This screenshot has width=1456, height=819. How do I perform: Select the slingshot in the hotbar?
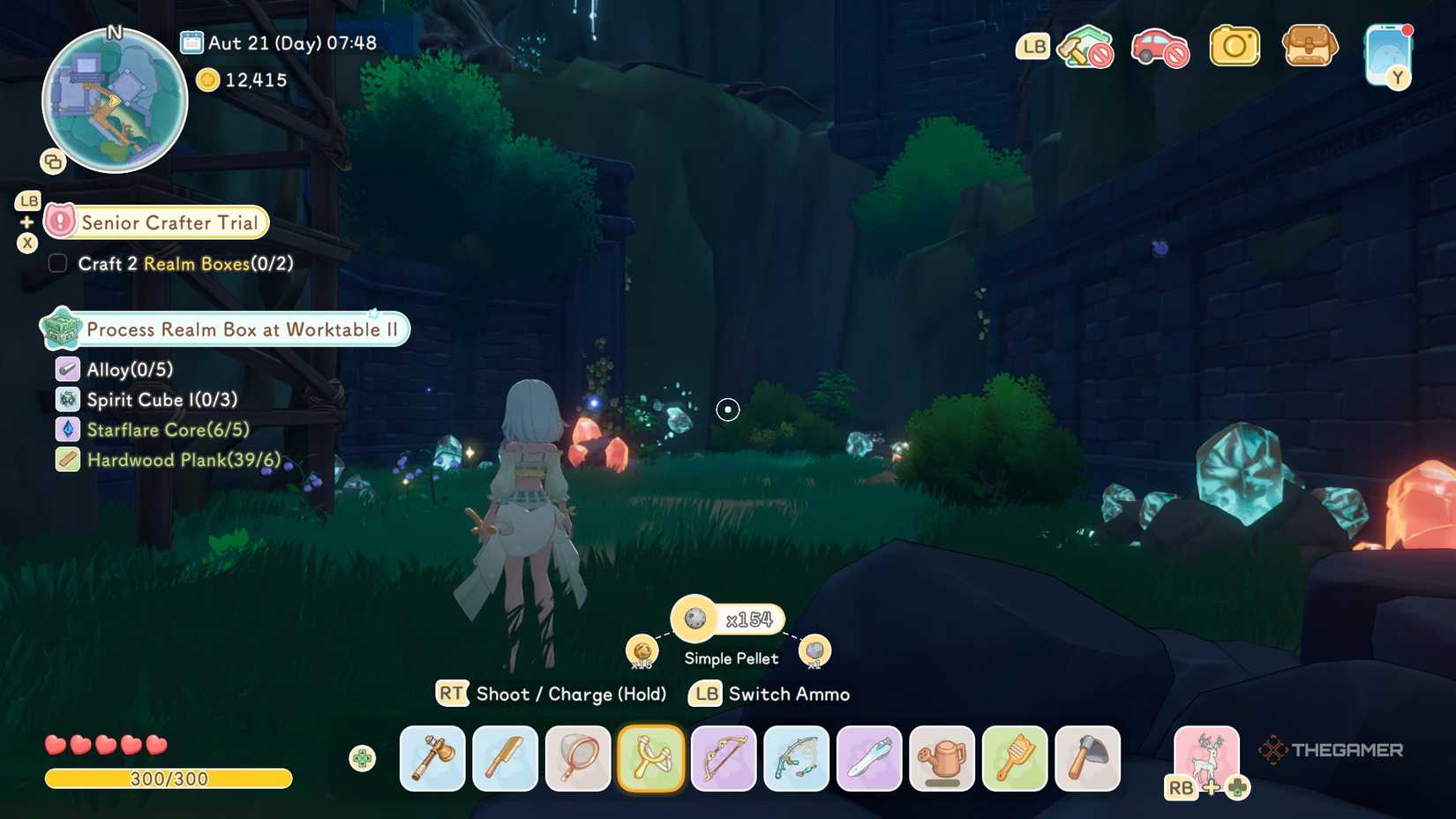pyautogui.click(x=651, y=759)
